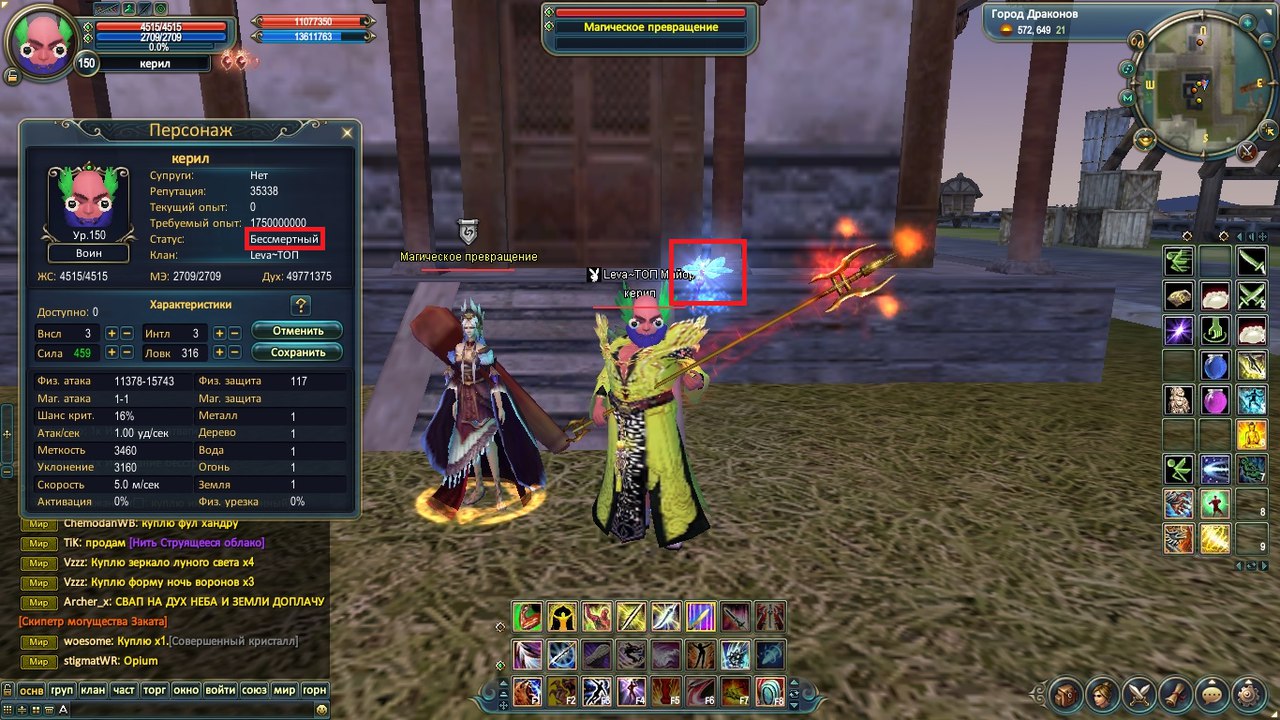Activate the golden meditating figure skill

click(1251, 434)
